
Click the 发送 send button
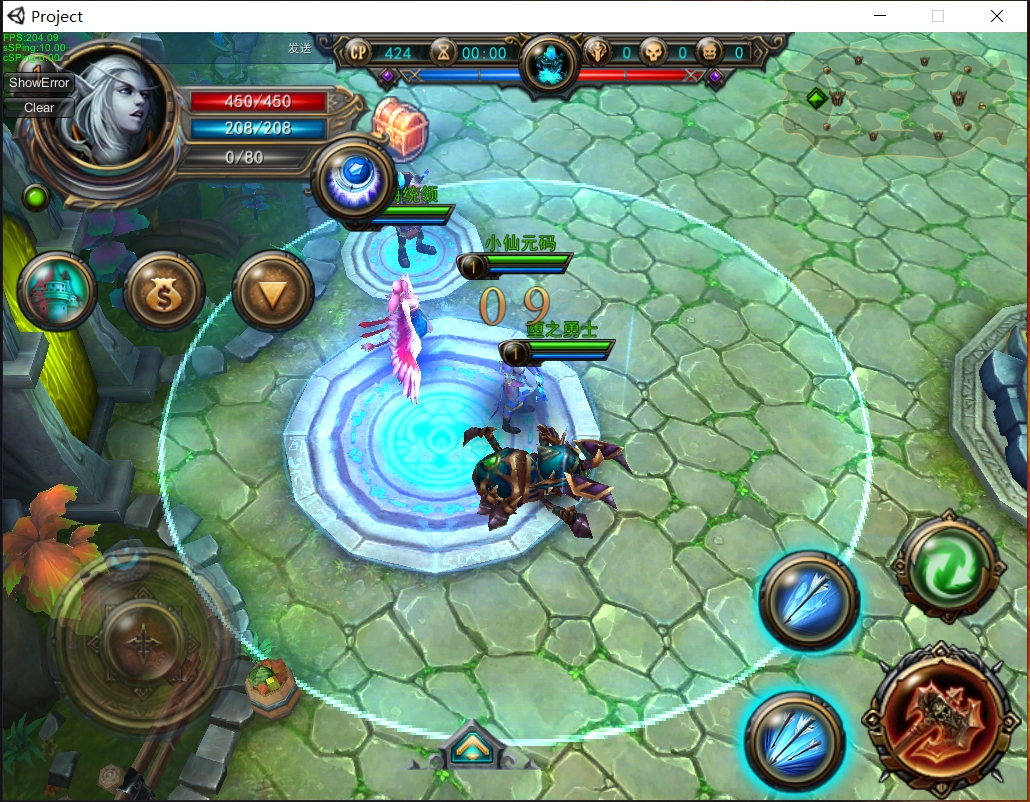pos(299,47)
